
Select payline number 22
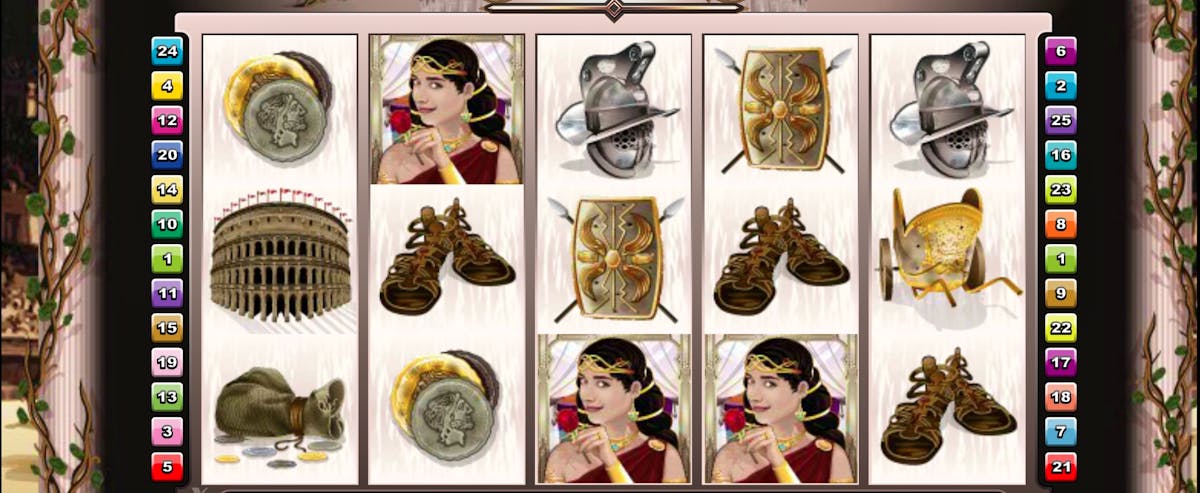pyautogui.click(x=1060, y=327)
